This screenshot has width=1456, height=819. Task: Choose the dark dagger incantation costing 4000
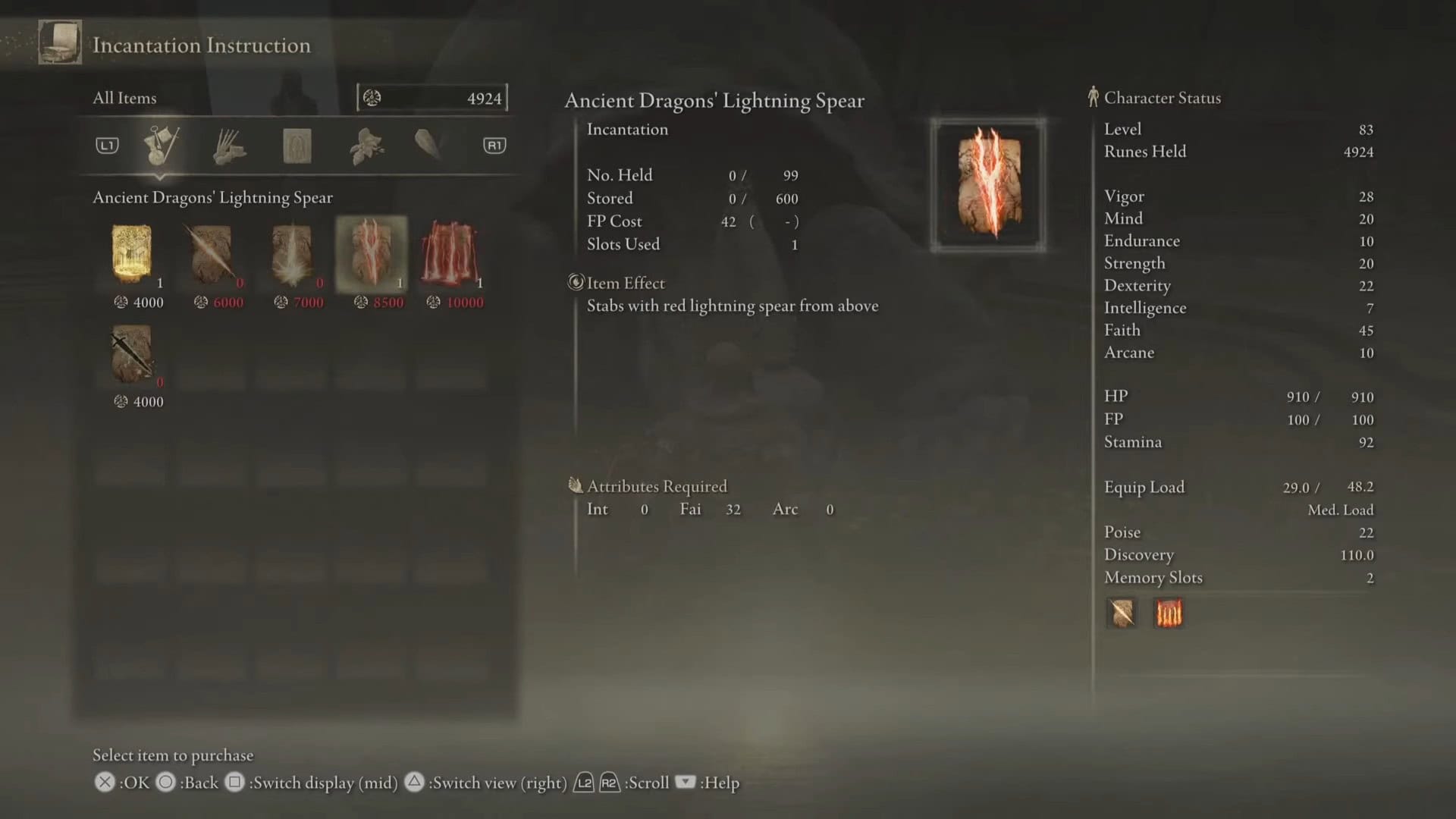click(132, 354)
